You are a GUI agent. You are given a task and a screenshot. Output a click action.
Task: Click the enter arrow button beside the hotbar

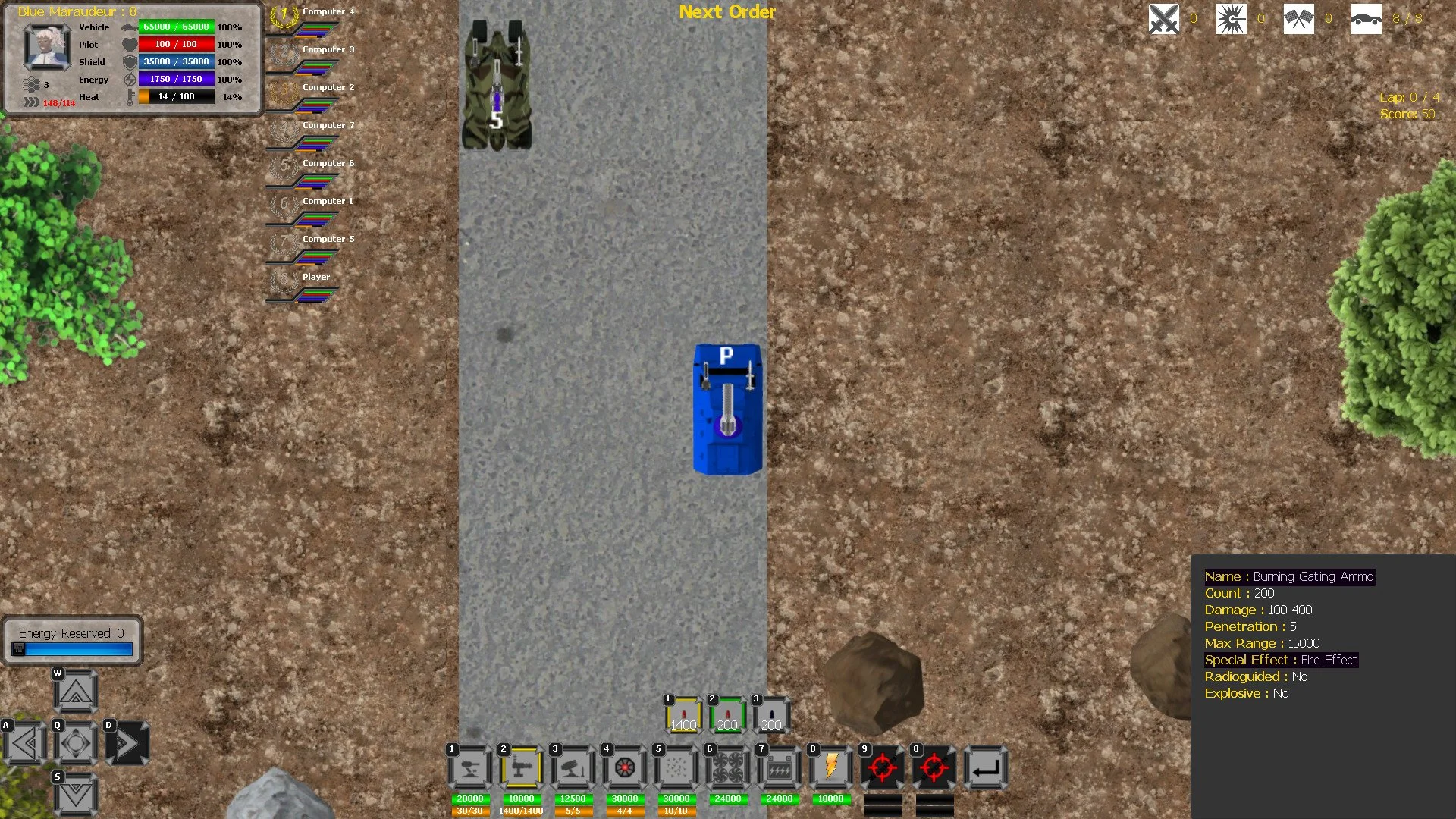(x=986, y=767)
